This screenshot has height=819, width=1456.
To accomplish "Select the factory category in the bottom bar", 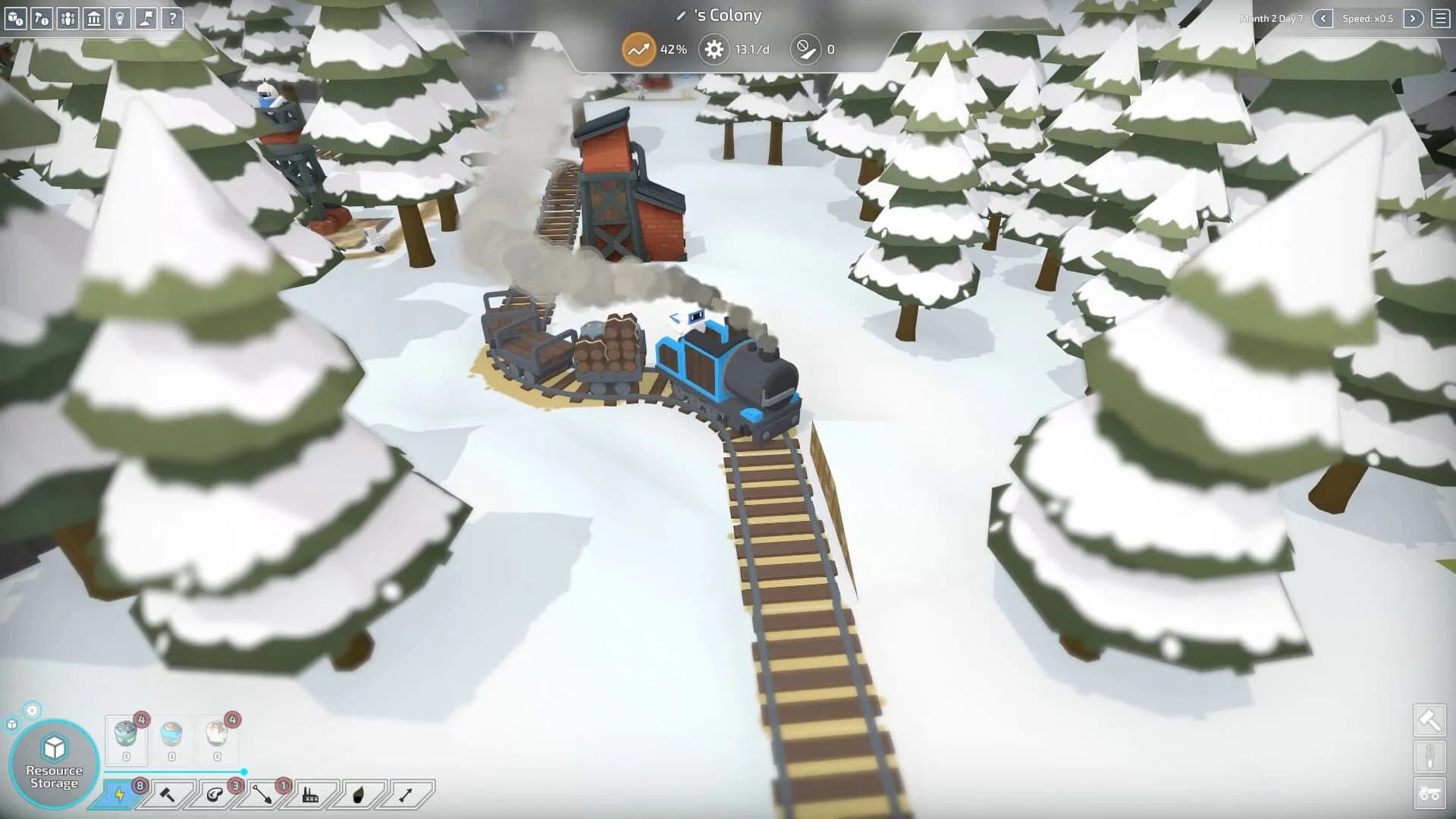I will tap(312, 796).
